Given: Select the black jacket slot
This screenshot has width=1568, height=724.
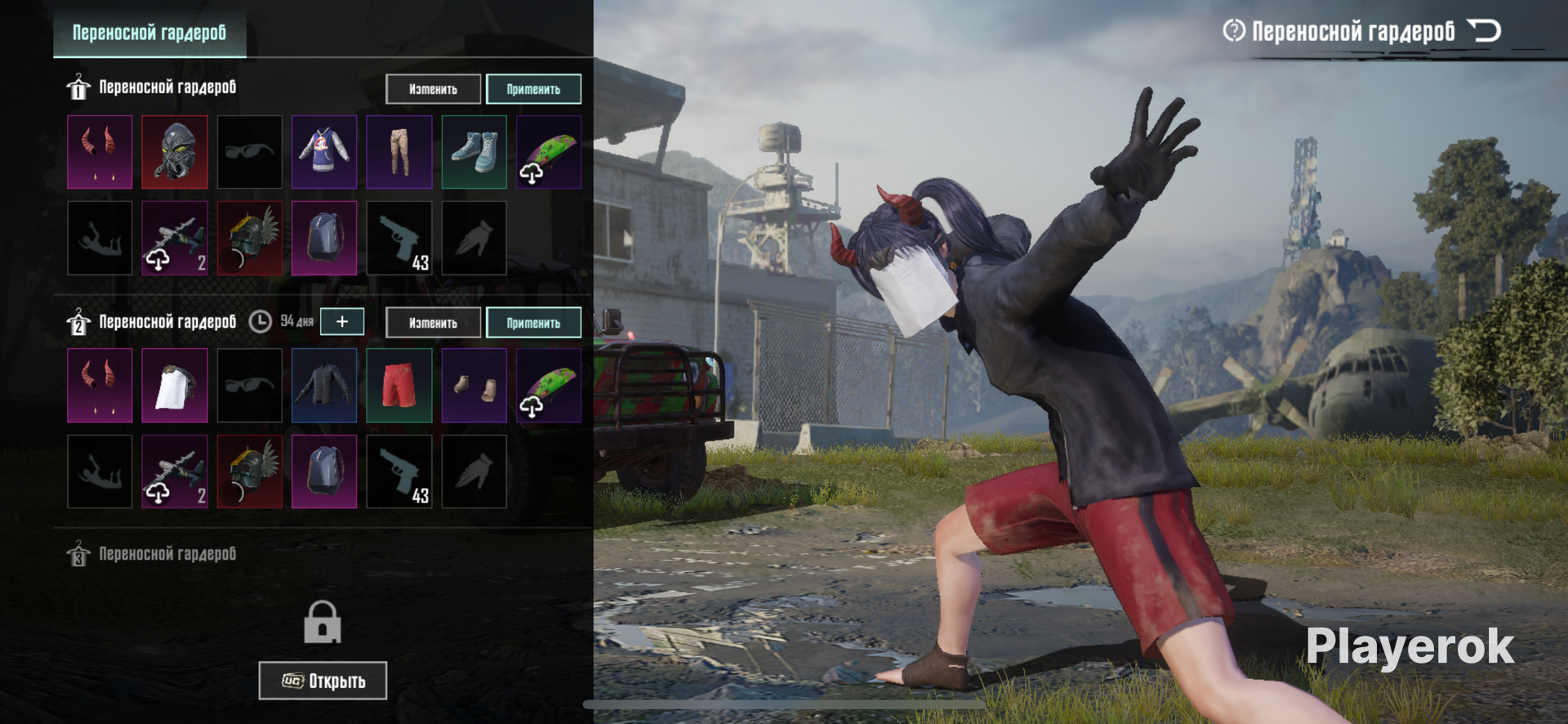Looking at the screenshot, I should click(x=324, y=386).
